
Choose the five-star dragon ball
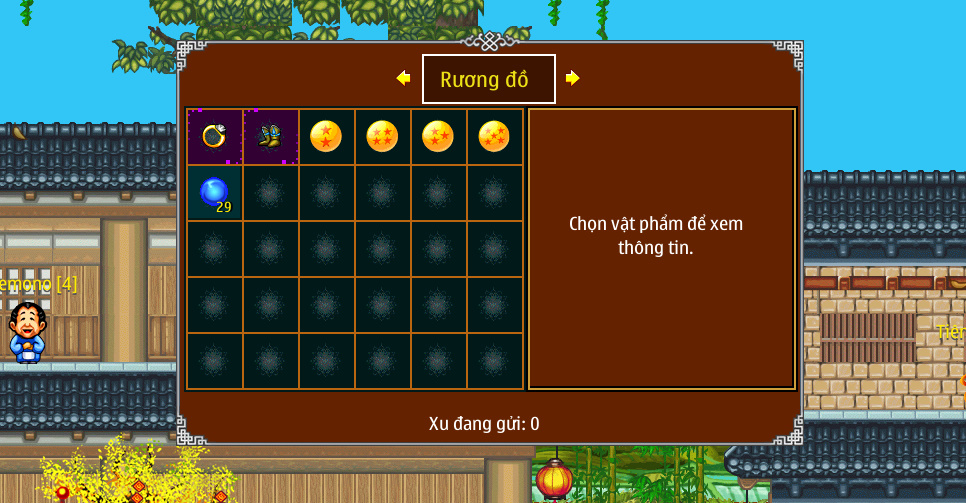point(494,136)
